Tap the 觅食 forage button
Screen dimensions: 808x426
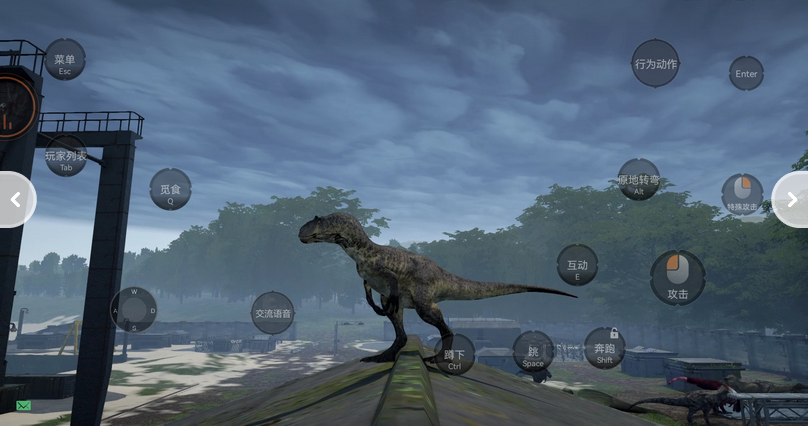(170, 189)
